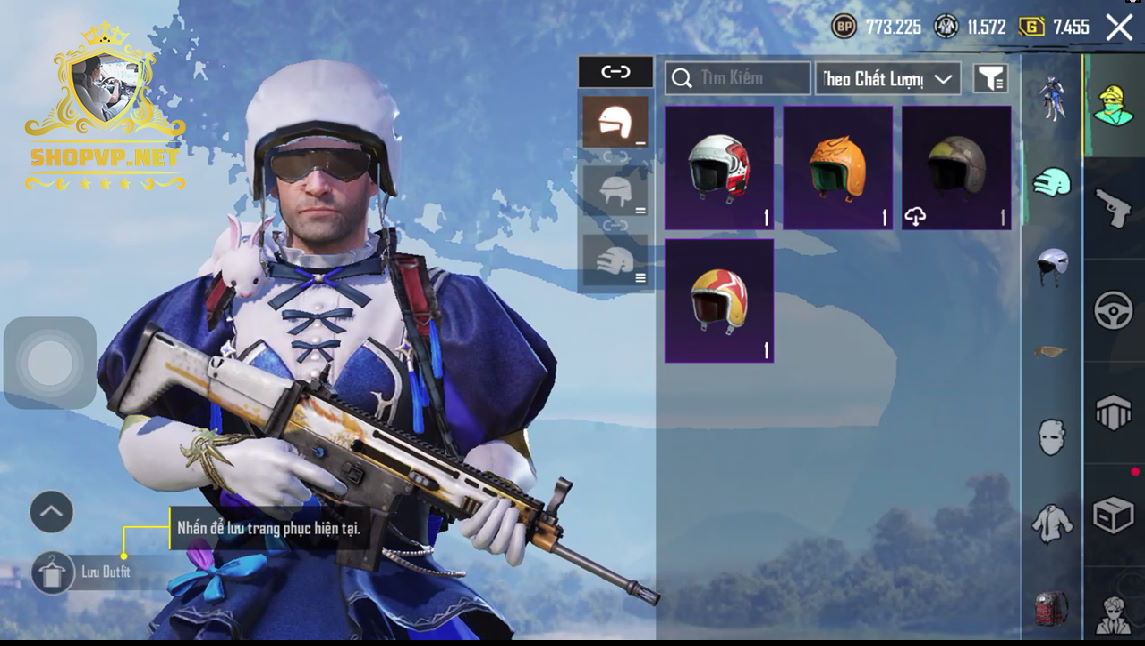The width and height of the screenshot is (1145, 646).
Task: Select the camo helmet with download icon
Action: tap(957, 168)
